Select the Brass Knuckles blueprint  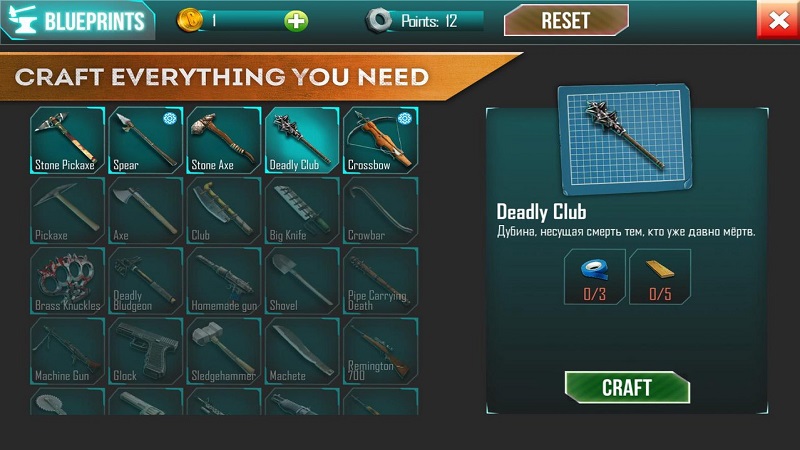(x=66, y=280)
